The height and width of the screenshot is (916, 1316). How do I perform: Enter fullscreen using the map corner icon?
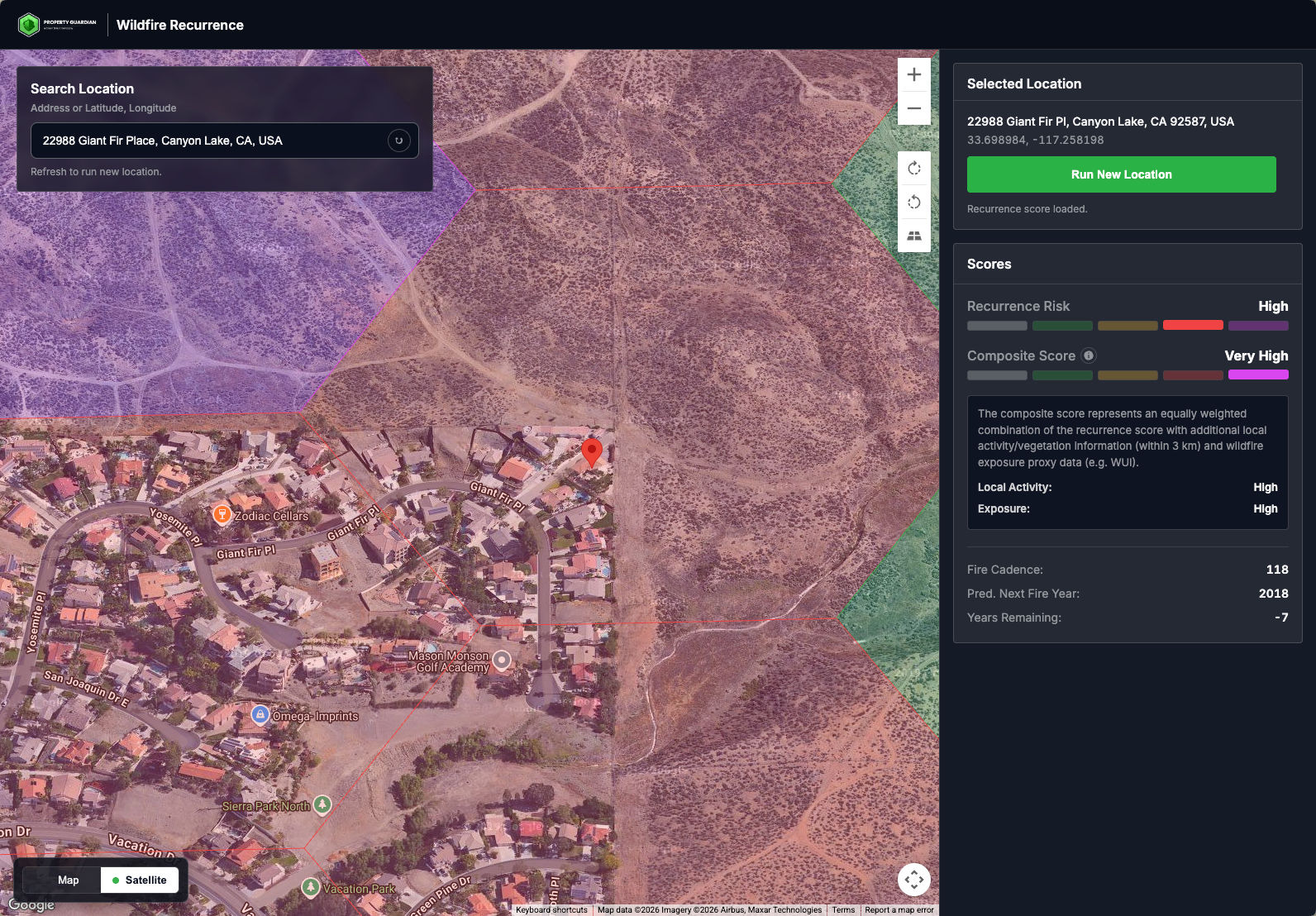click(x=914, y=880)
